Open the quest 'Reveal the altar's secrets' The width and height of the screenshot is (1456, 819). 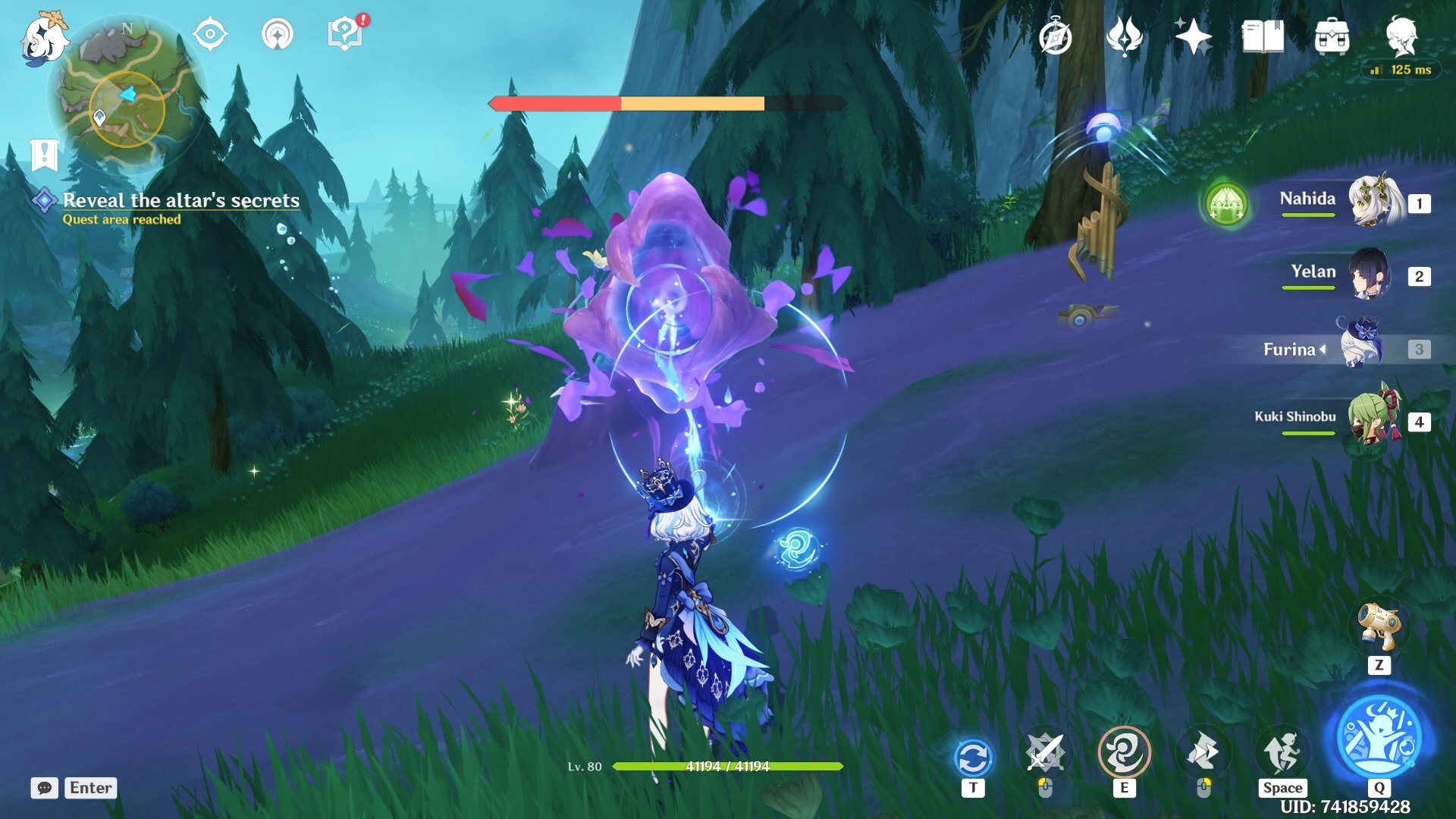tap(182, 201)
